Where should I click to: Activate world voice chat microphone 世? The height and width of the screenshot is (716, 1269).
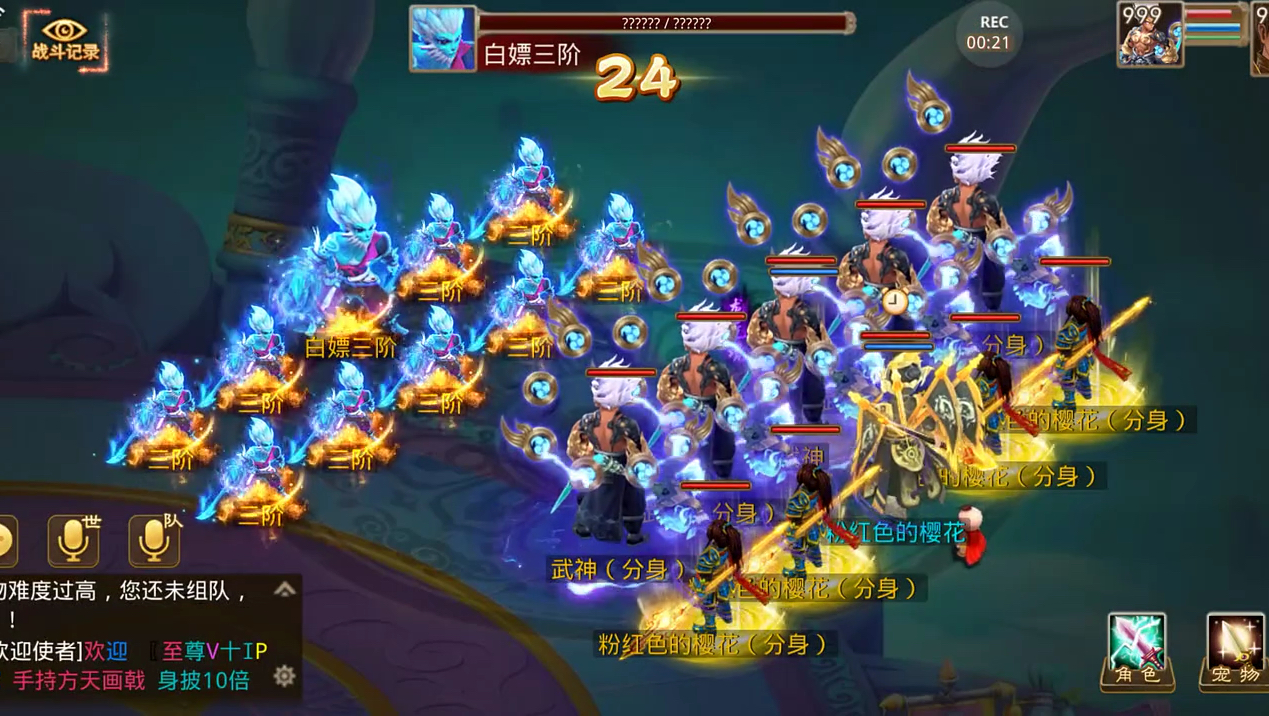74,541
